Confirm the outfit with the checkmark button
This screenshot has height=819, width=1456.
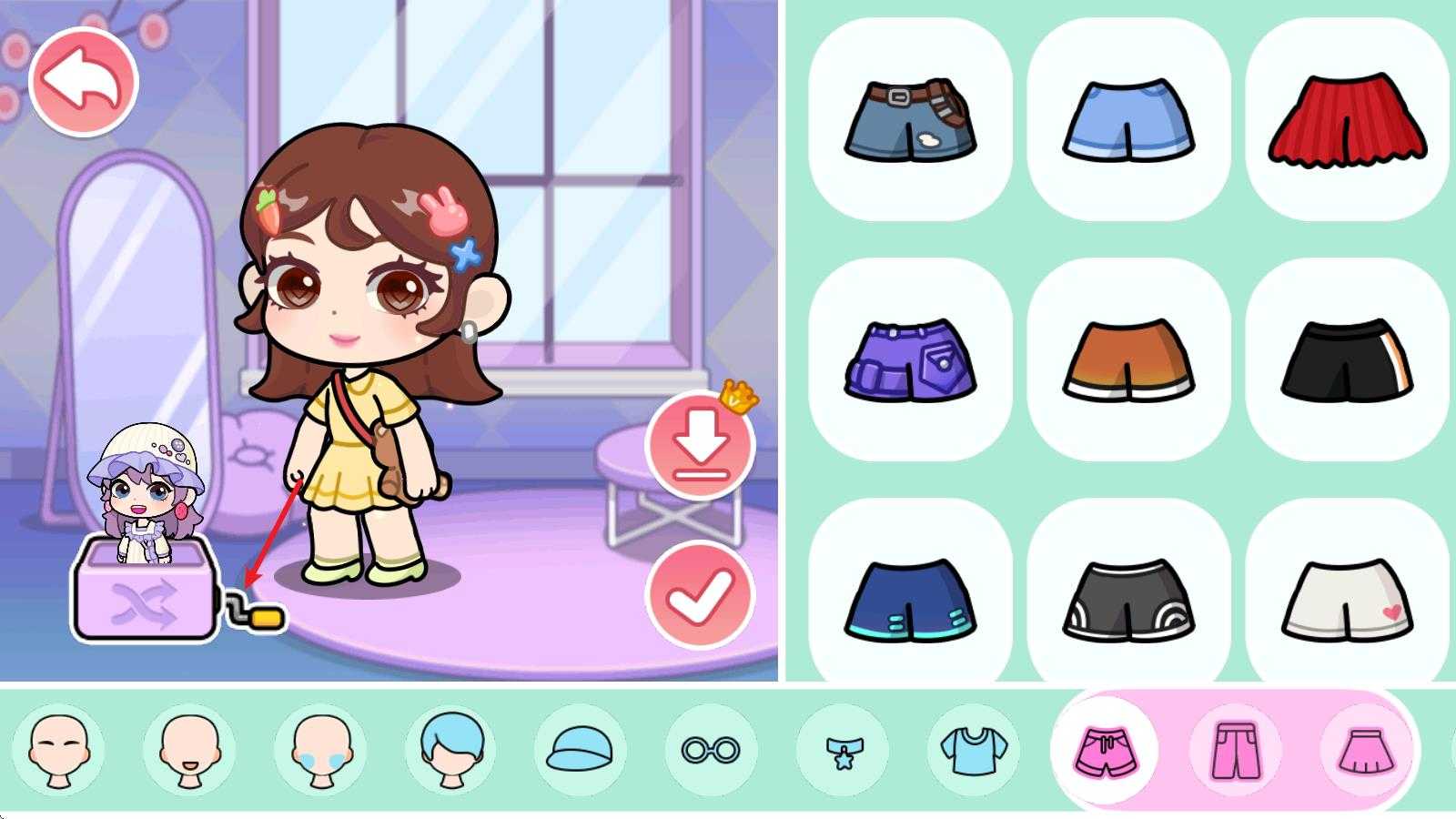[x=700, y=595]
